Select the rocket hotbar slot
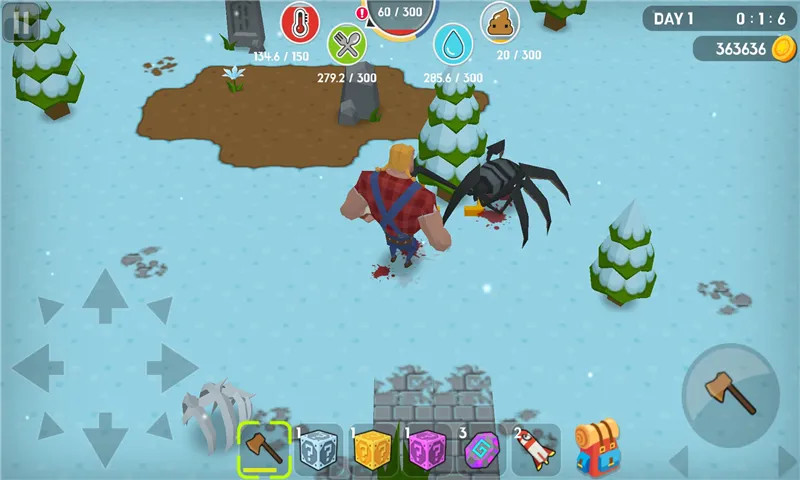 [x=537, y=449]
